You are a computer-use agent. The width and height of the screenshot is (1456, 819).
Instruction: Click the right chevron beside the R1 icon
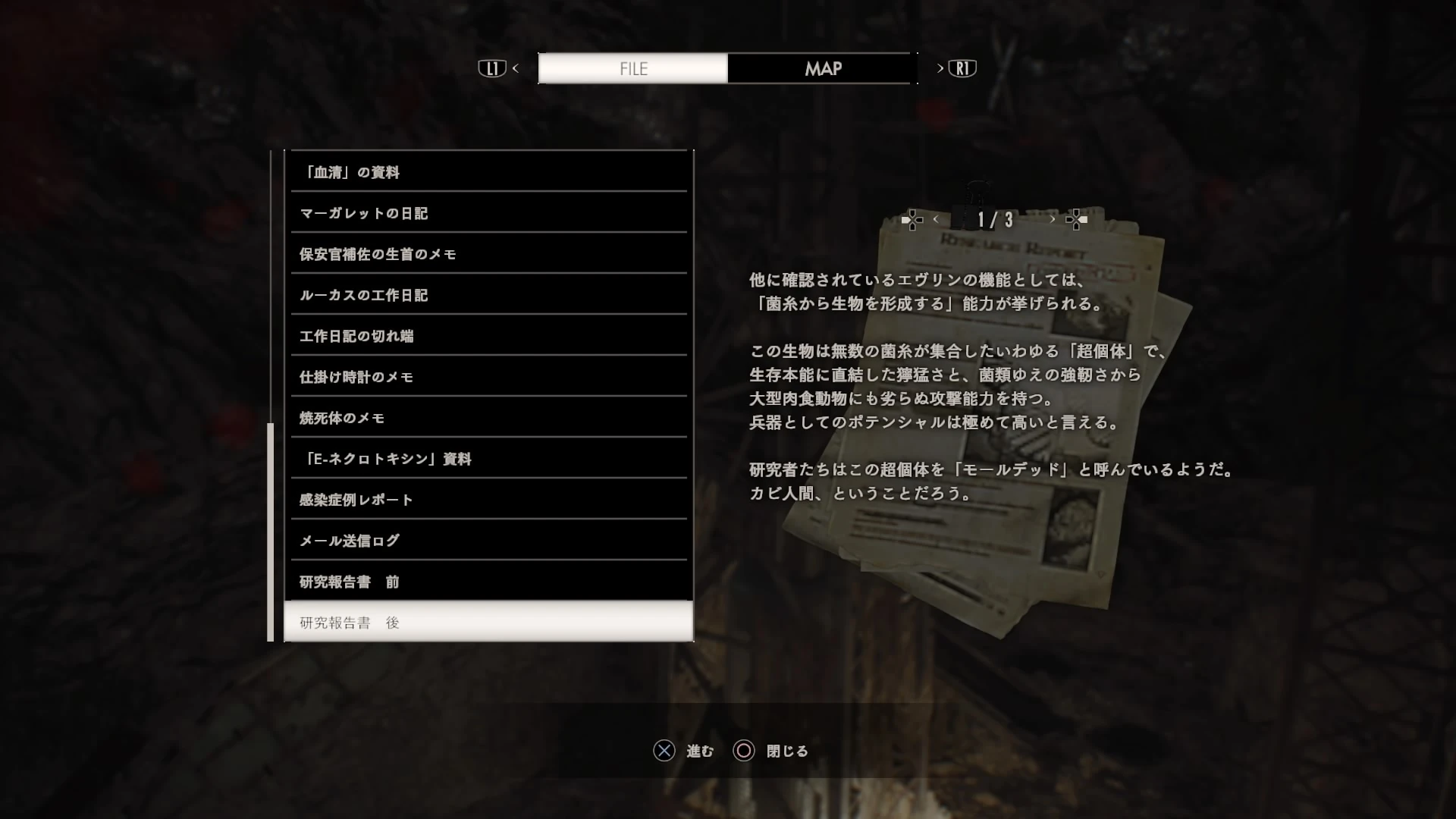[940, 67]
